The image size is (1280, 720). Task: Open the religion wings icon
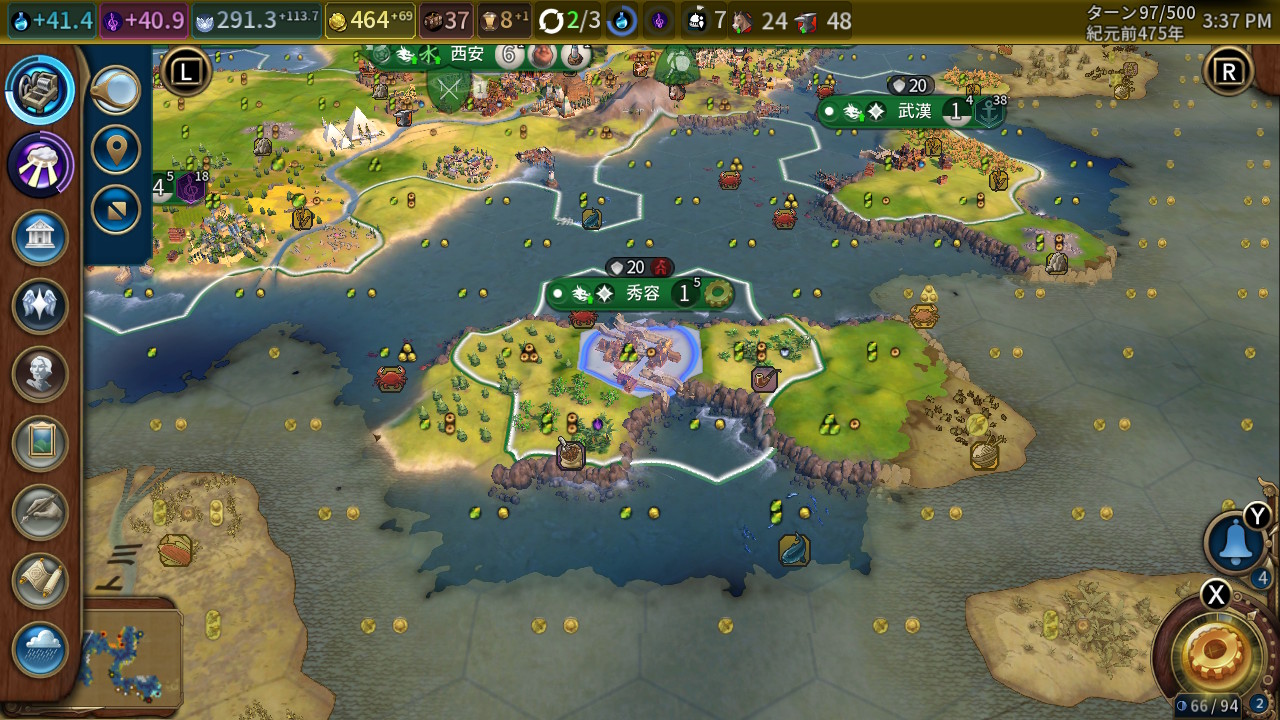click(40, 306)
